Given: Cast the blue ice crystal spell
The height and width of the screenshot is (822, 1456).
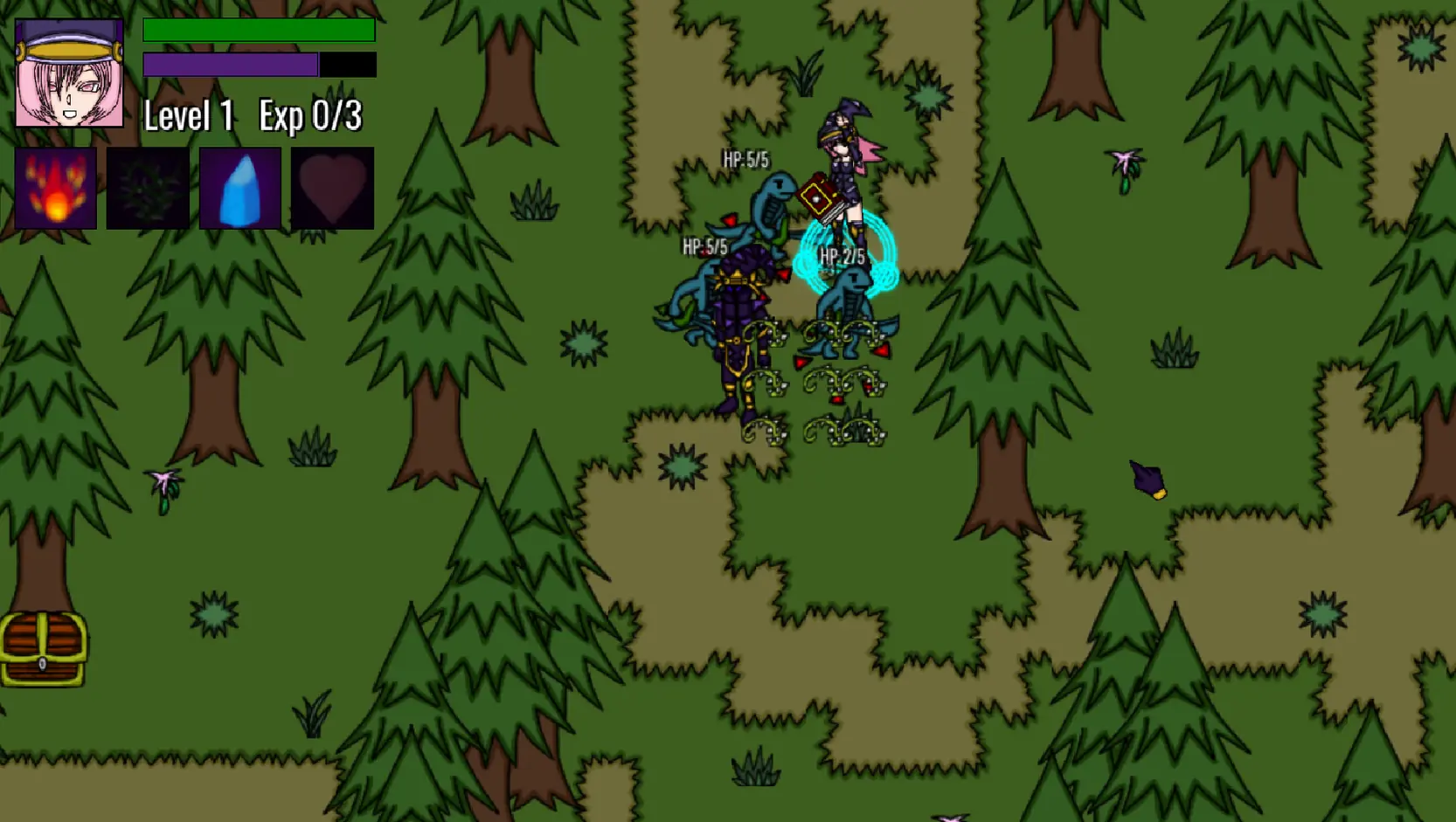Looking at the screenshot, I should tap(240, 188).
